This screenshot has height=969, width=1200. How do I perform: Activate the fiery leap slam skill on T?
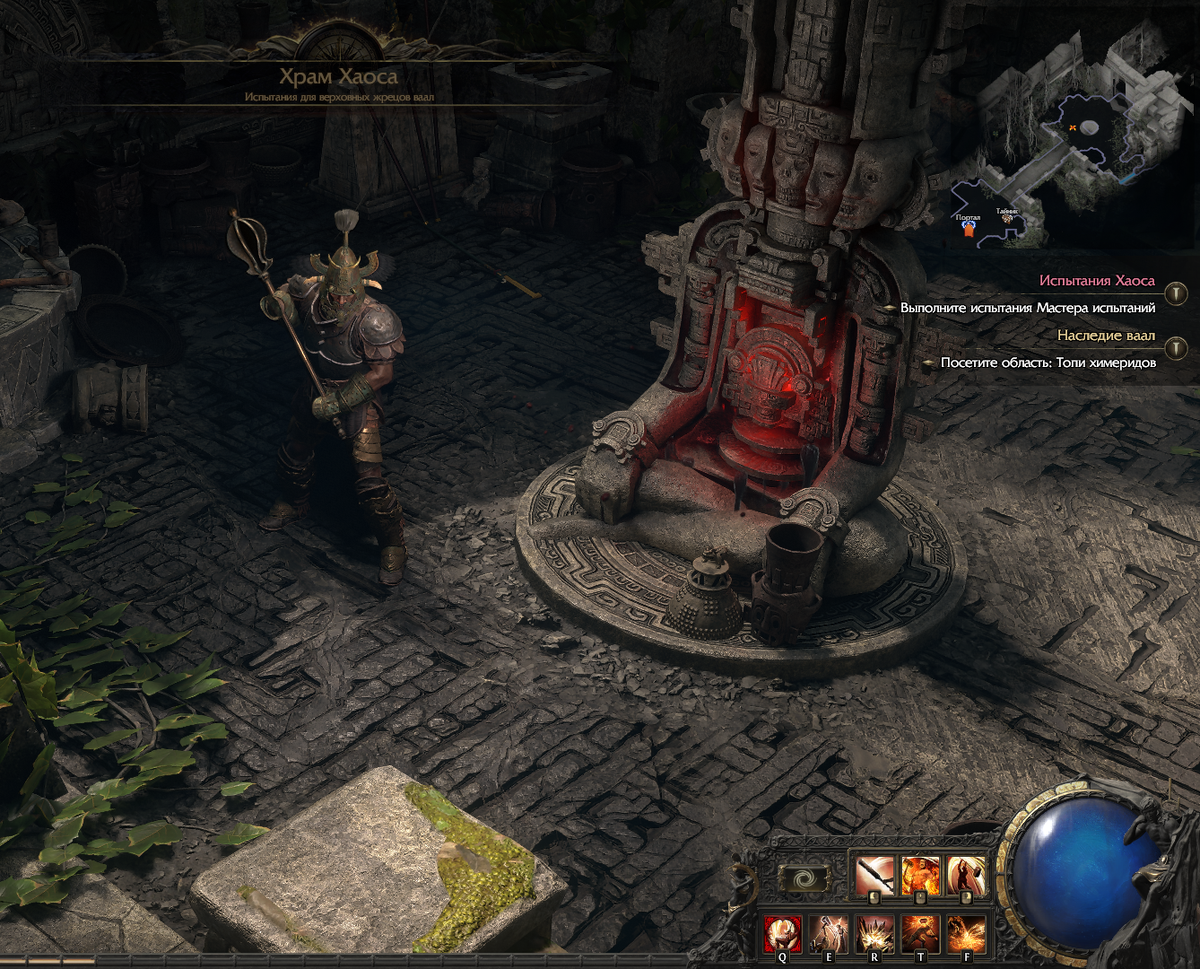921,934
